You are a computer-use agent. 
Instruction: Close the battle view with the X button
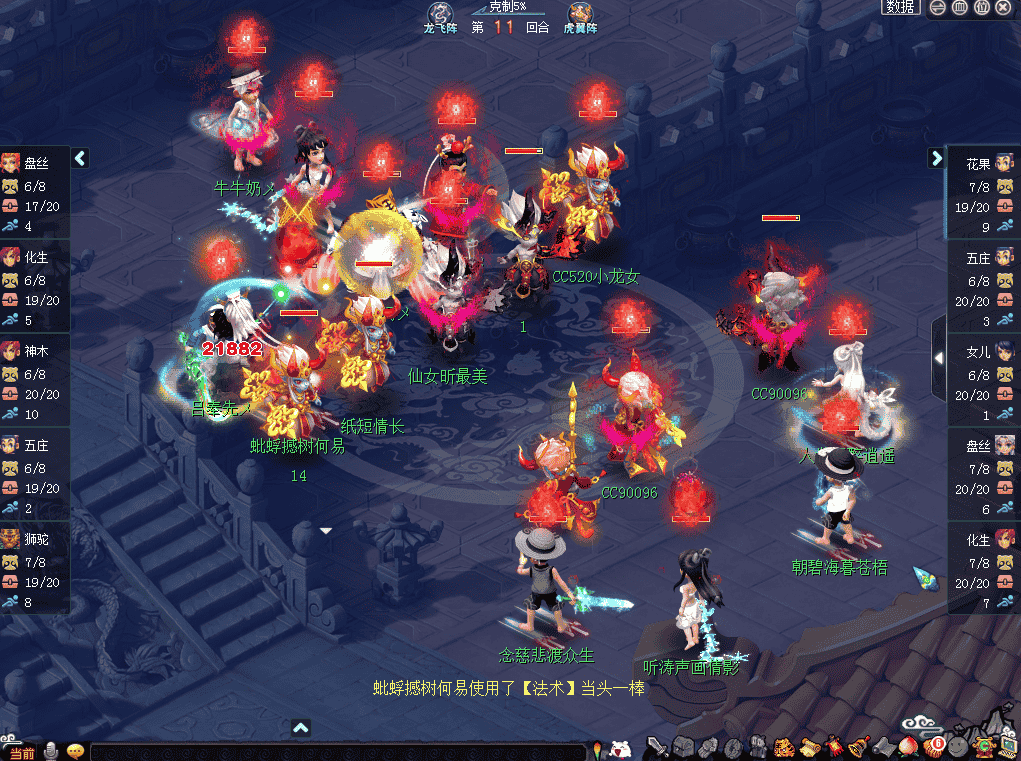click(x=1004, y=7)
